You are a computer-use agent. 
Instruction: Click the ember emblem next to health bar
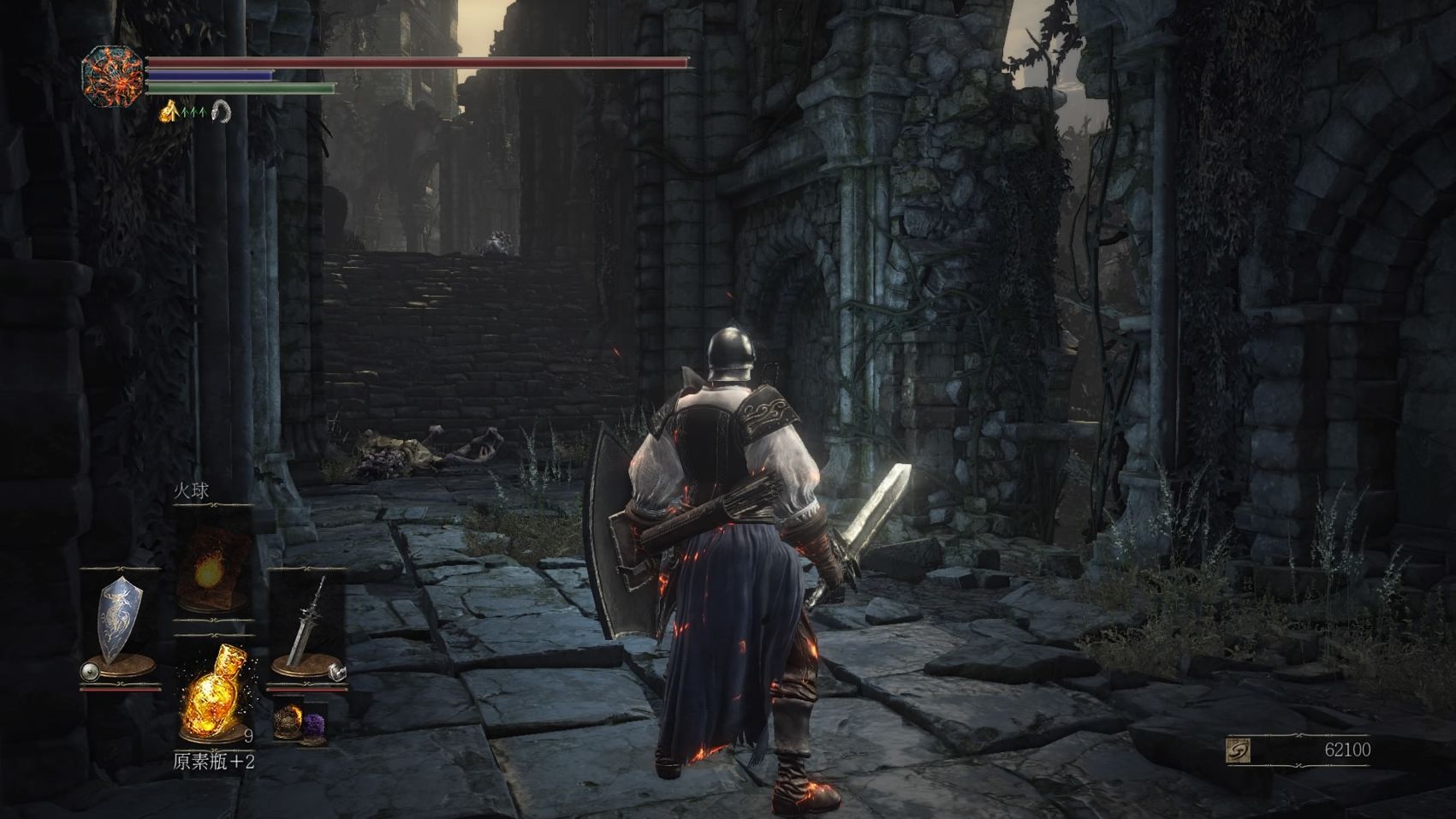(112, 77)
